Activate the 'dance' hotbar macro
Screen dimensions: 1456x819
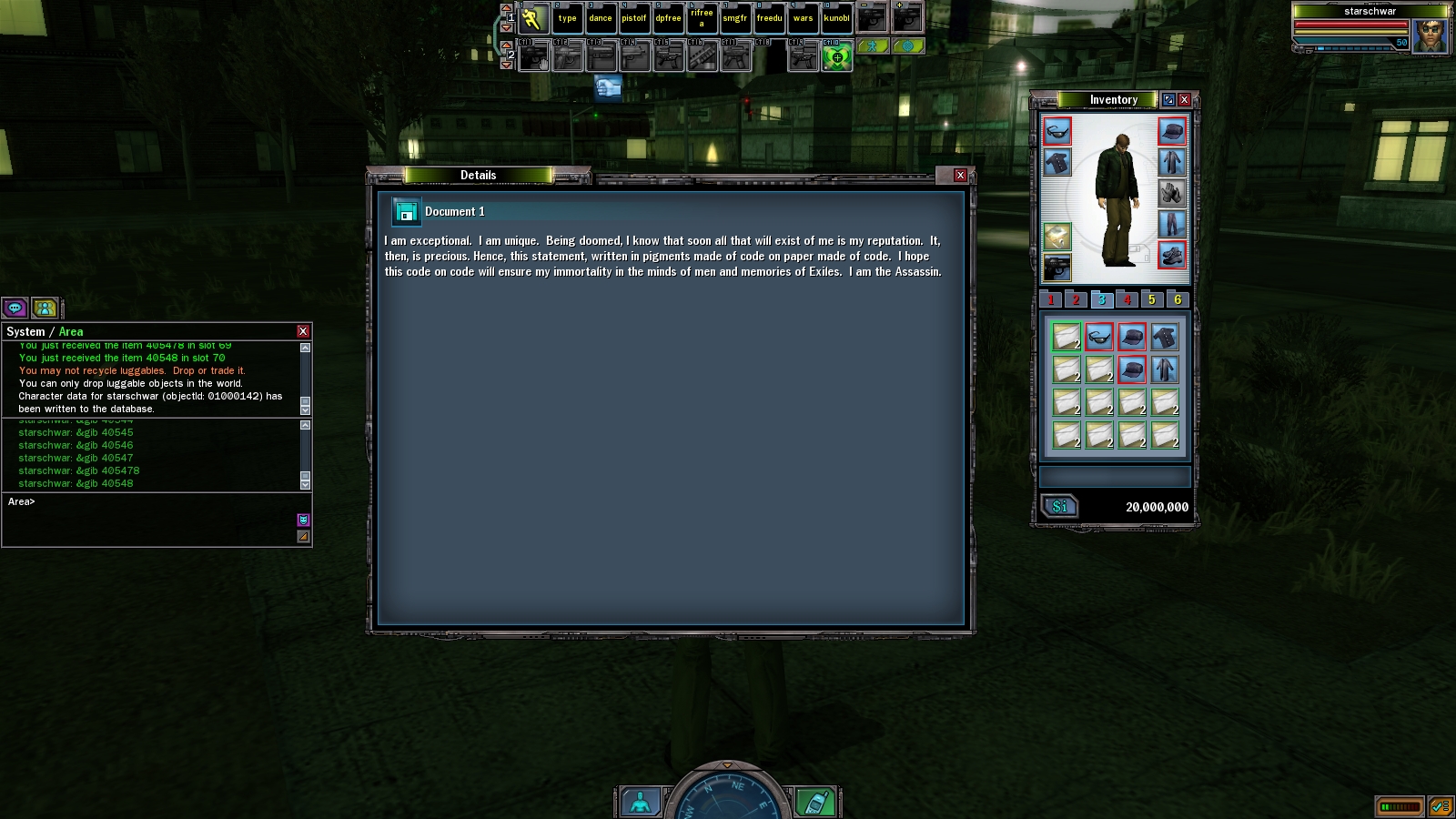point(601,18)
